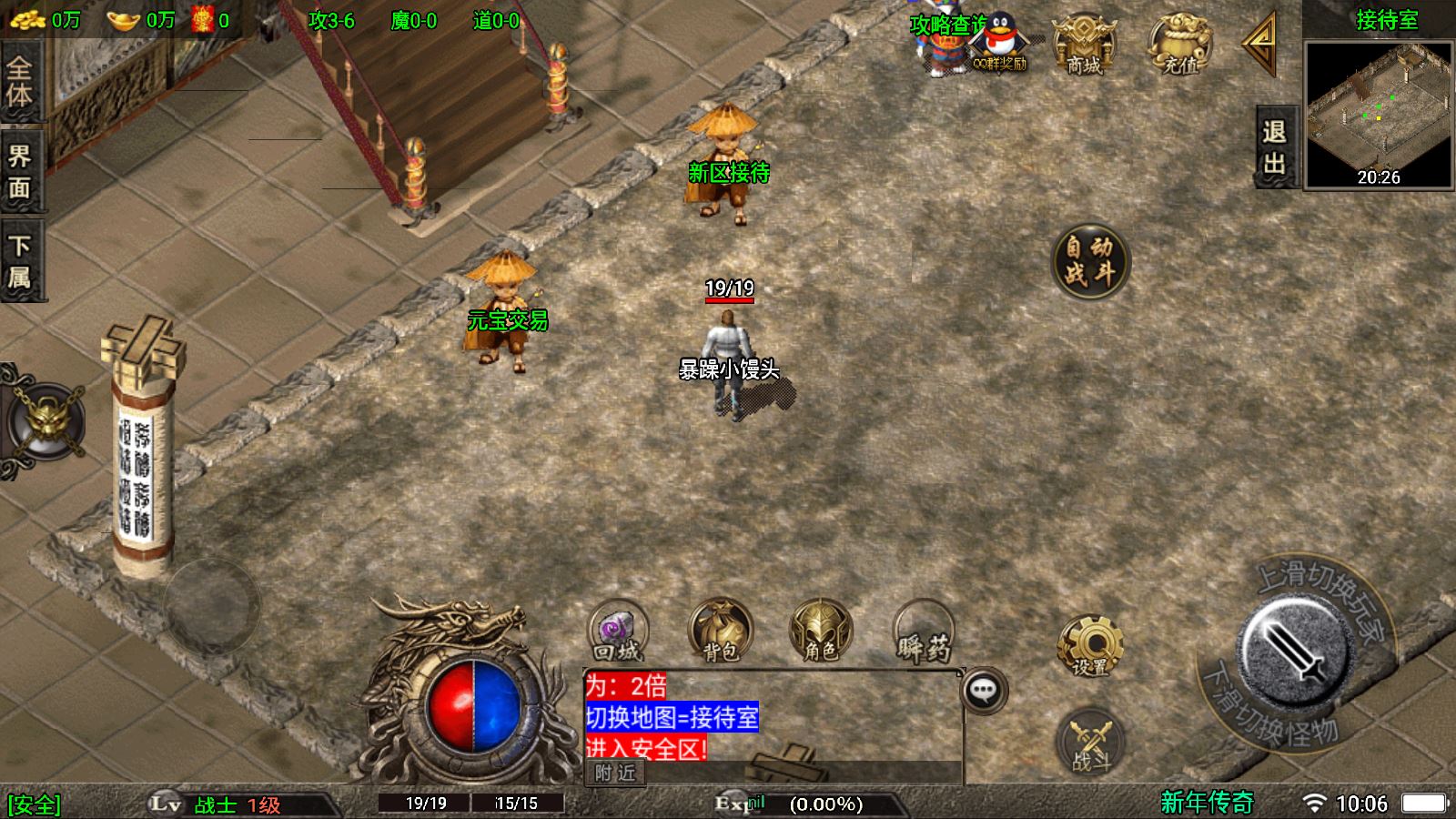This screenshot has width=1456, height=819.
Task: Hit the large sword attack button
Action: (x=1292, y=651)
